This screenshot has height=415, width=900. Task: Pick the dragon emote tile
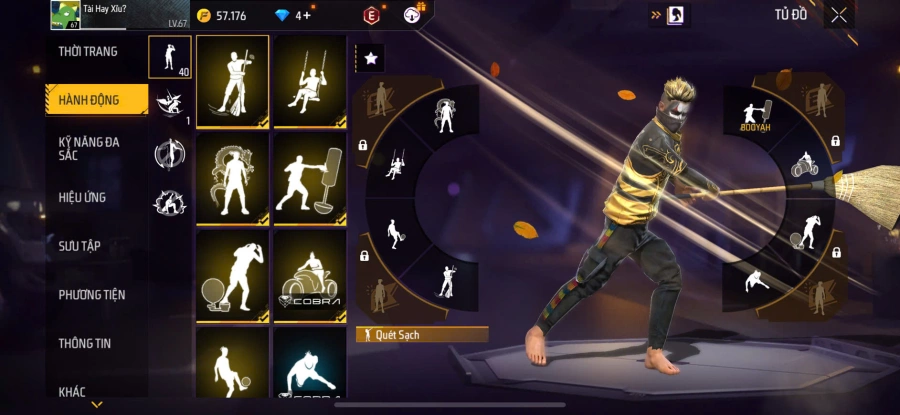click(x=232, y=178)
